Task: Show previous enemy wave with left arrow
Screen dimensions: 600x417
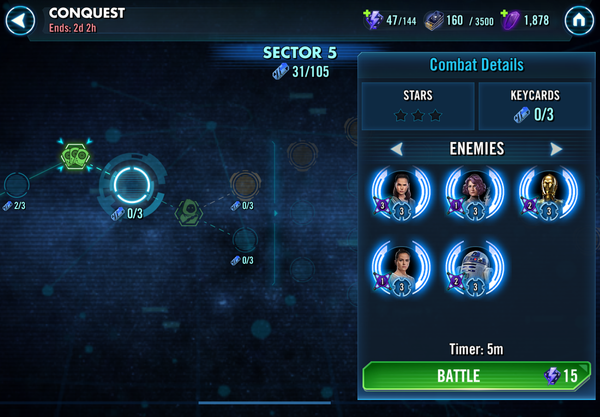Action: coord(397,149)
